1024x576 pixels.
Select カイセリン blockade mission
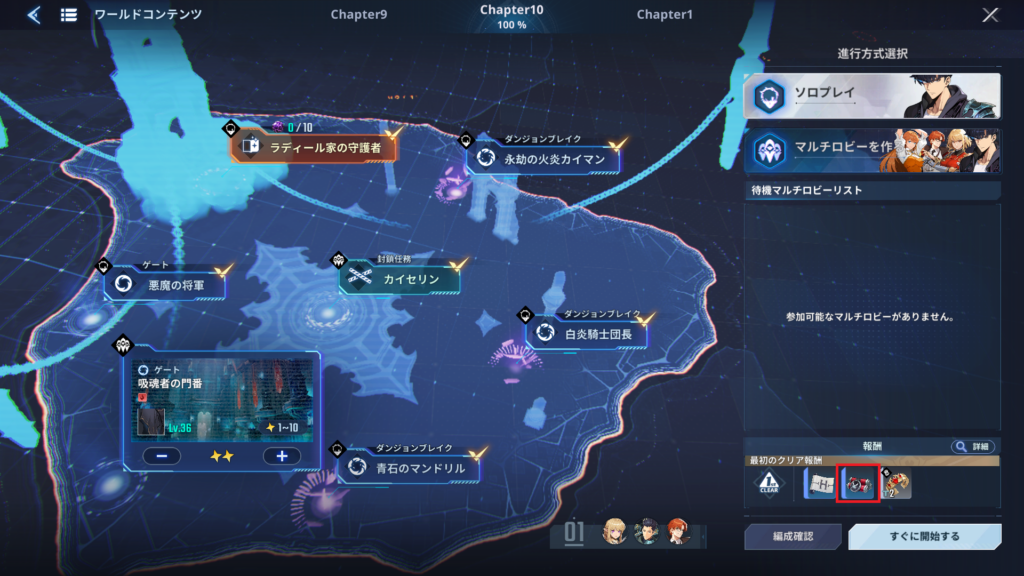tap(402, 279)
